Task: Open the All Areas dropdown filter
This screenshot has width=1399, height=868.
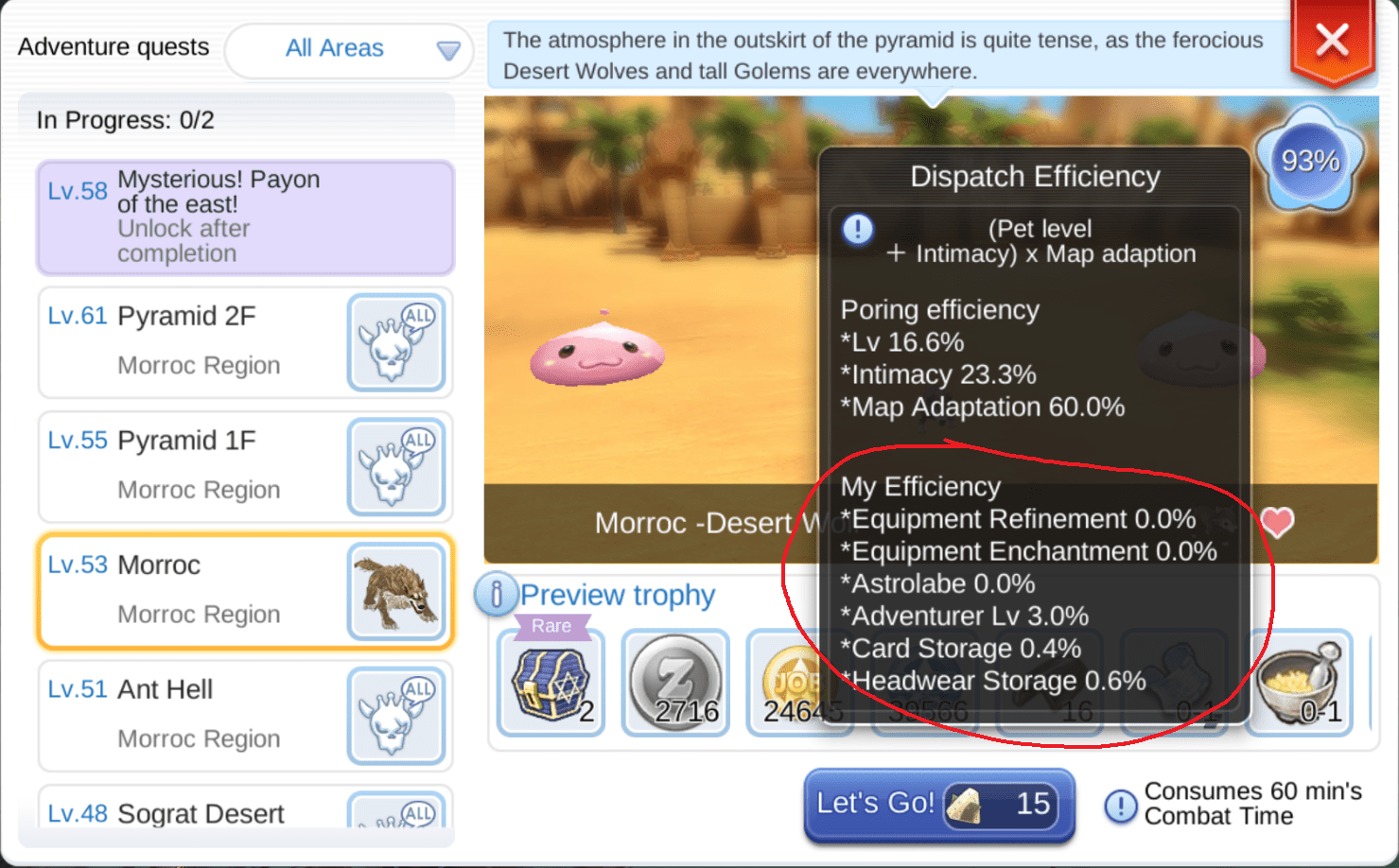Action: [348, 49]
